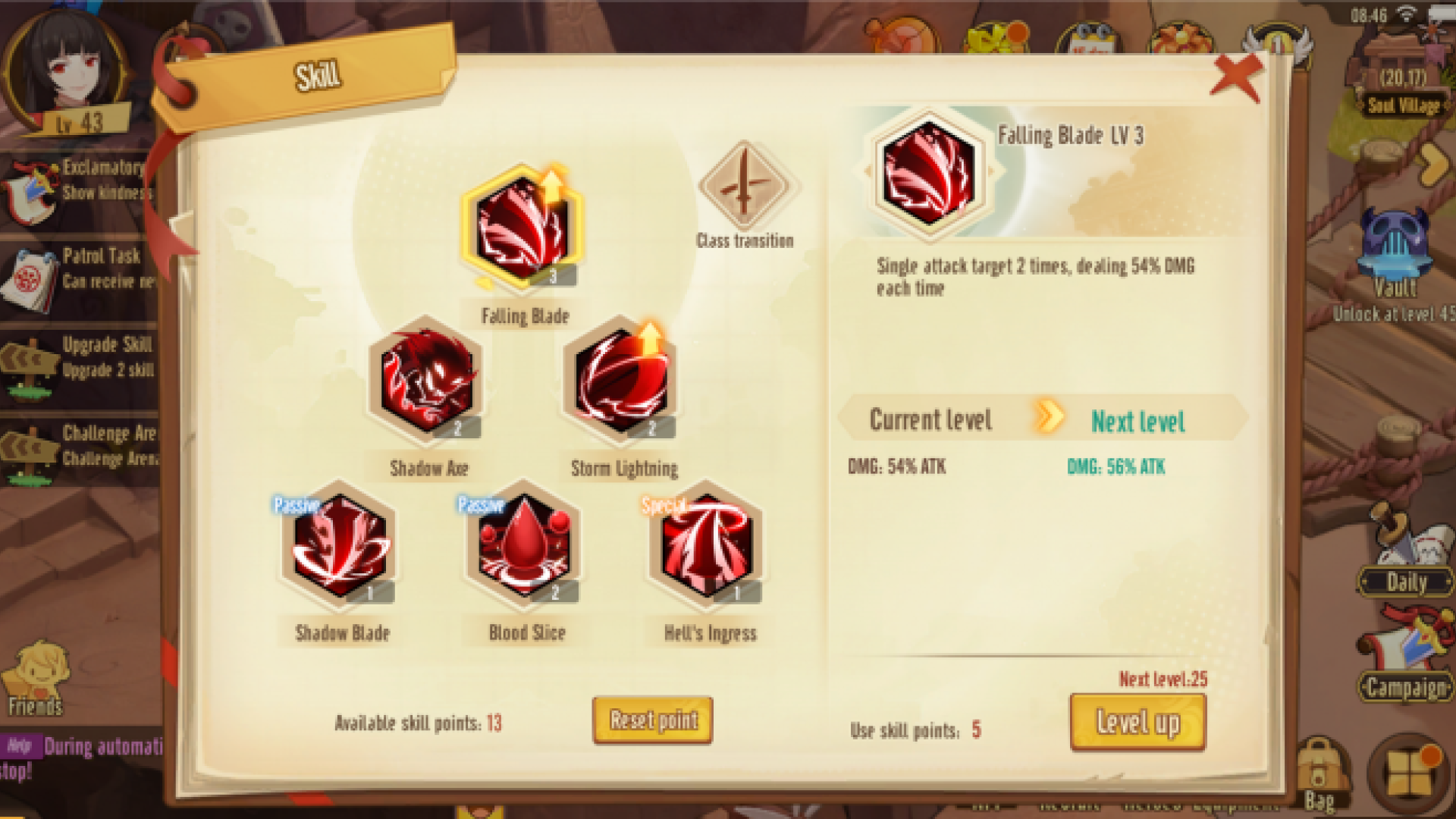Select the Hell's Ingress special skill
Screen dimensions: 1456x819
(x=708, y=545)
